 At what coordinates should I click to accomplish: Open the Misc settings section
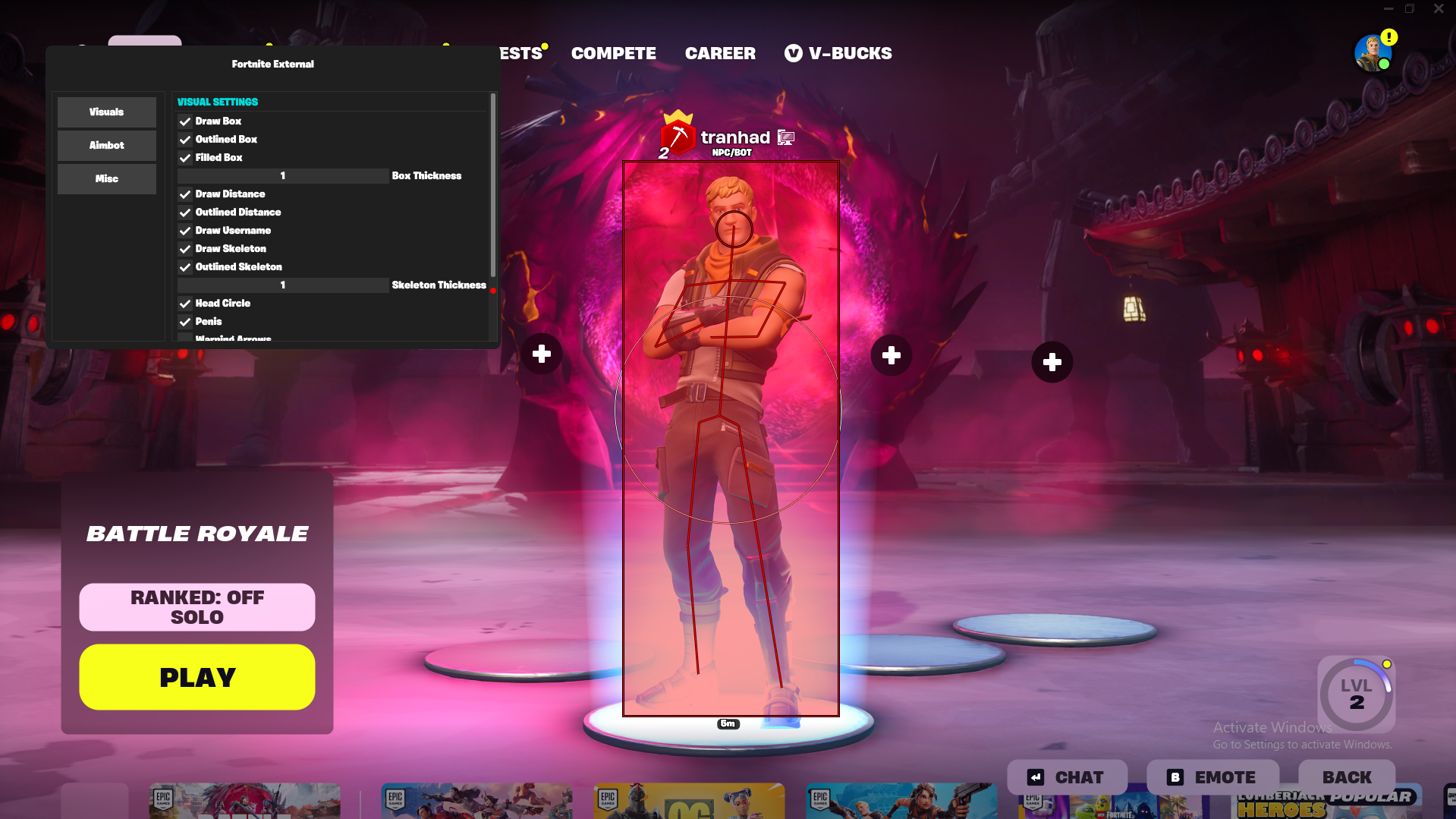(106, 178)
